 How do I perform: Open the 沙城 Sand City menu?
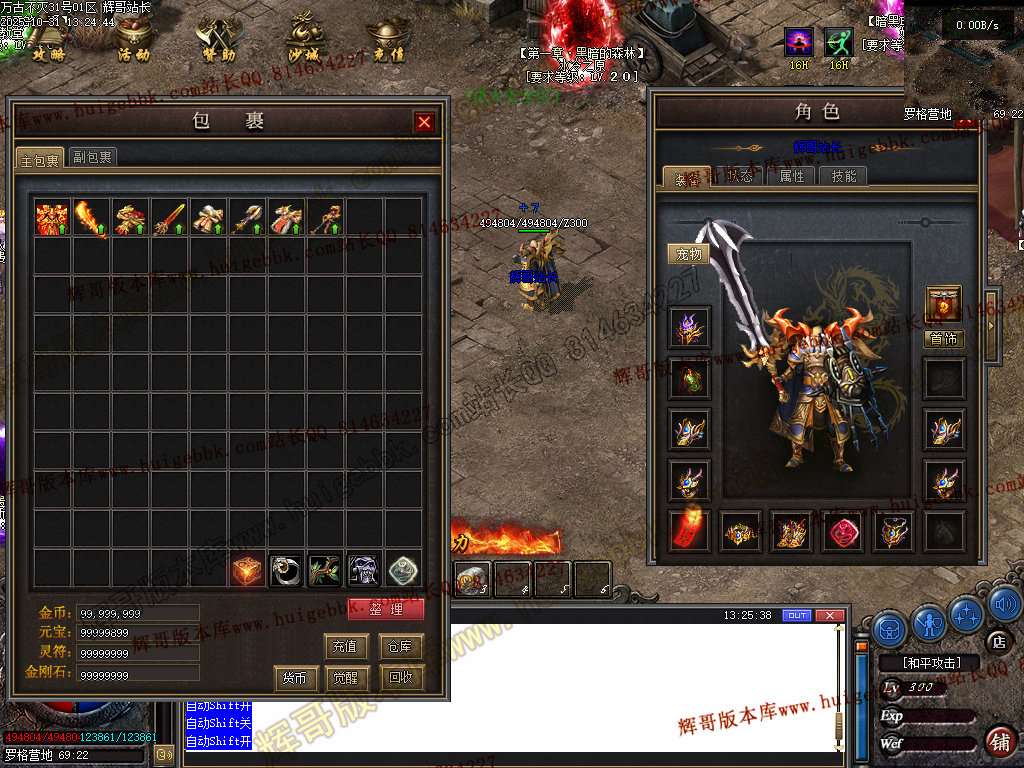304,40
